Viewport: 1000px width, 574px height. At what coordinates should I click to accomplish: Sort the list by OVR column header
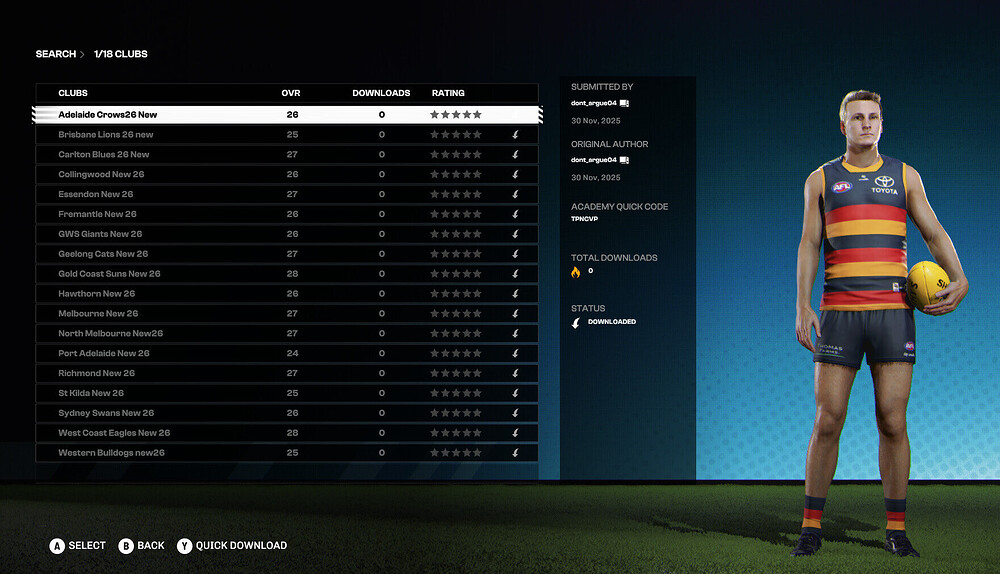tap(291, 93)
